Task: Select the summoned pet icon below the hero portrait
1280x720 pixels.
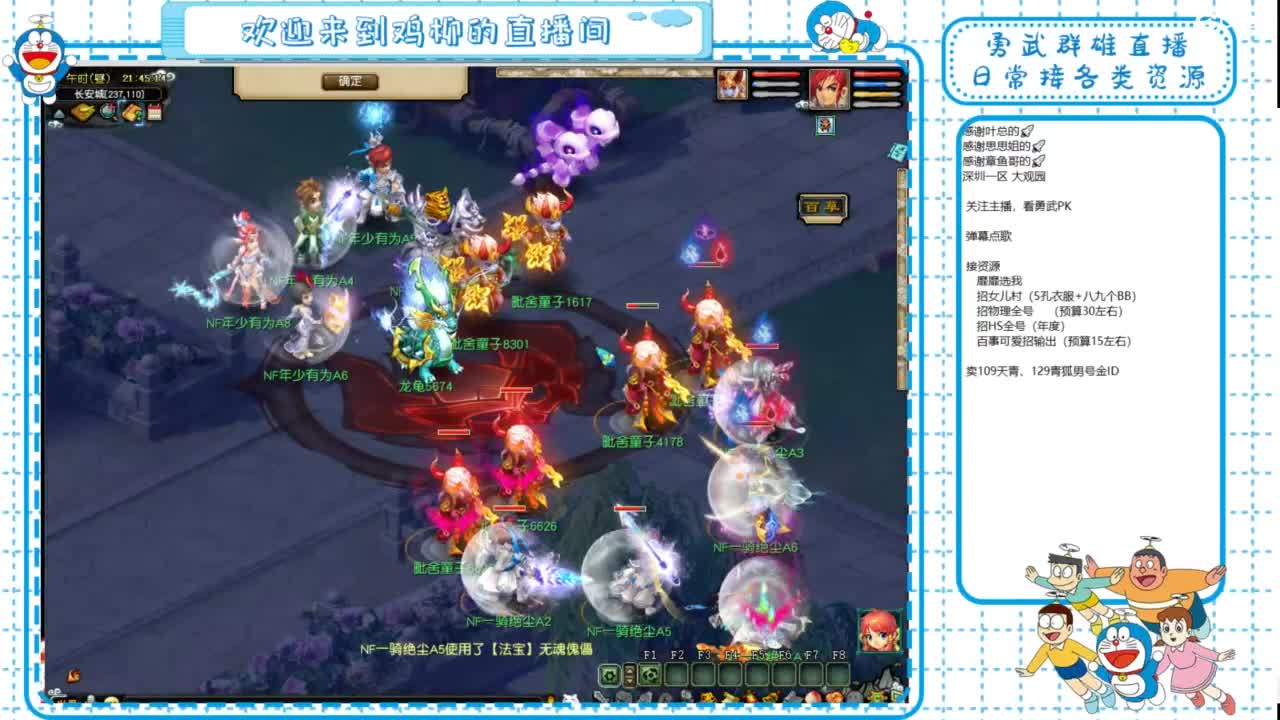Action: pyautogui.click(x=825, y=125)
